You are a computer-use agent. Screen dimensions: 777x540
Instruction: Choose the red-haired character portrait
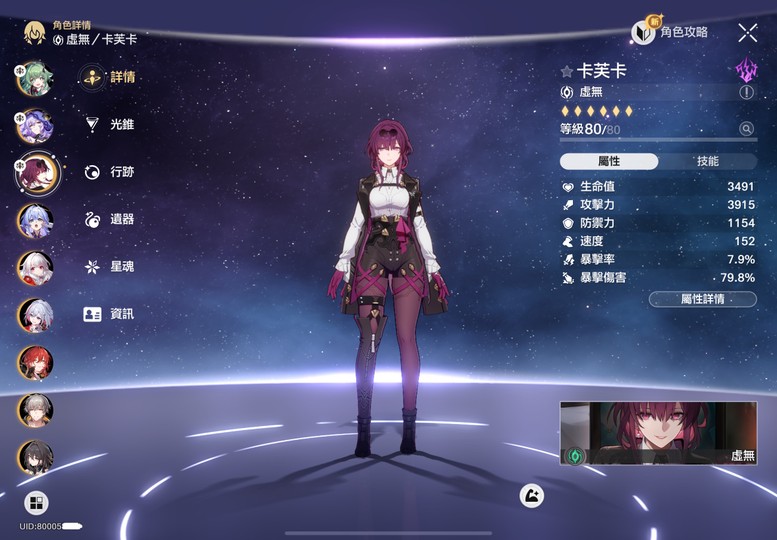(x=35, y=362)
